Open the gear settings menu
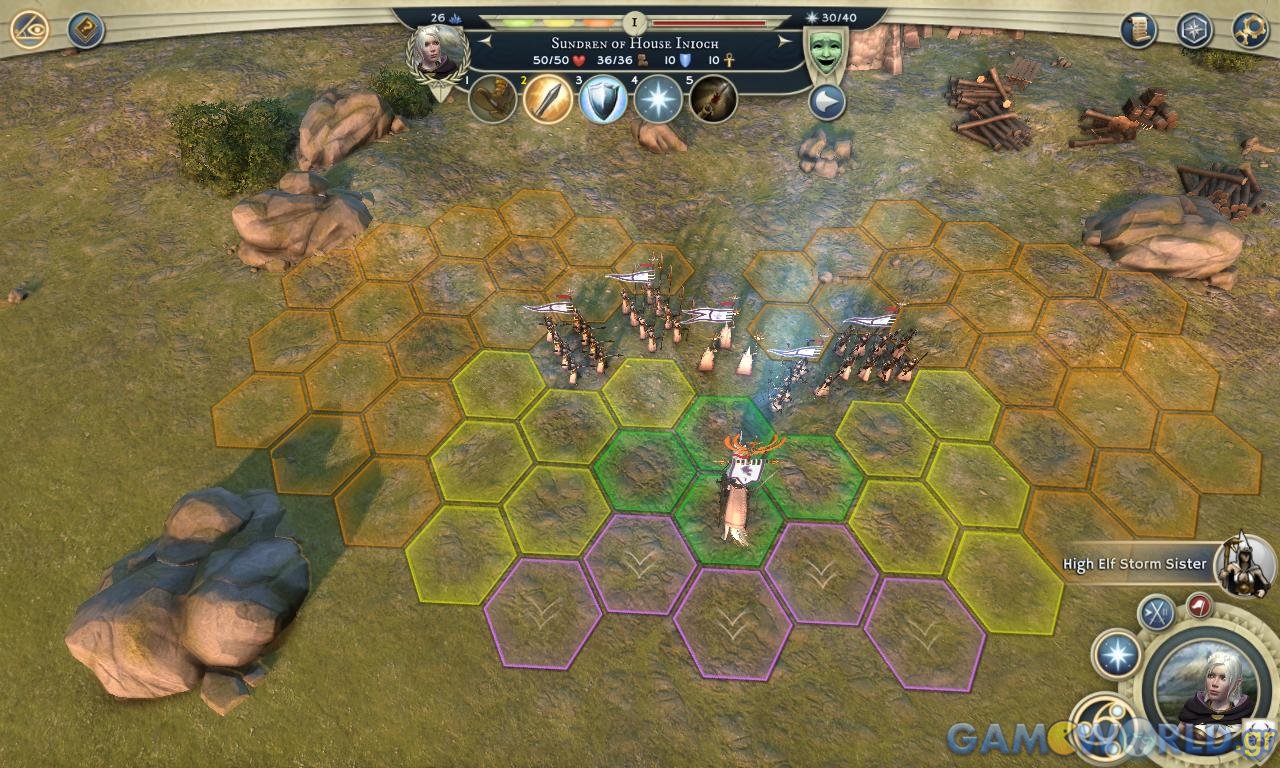The width and height of the screenshot is (1280, 768). [x=1250, y=29]
